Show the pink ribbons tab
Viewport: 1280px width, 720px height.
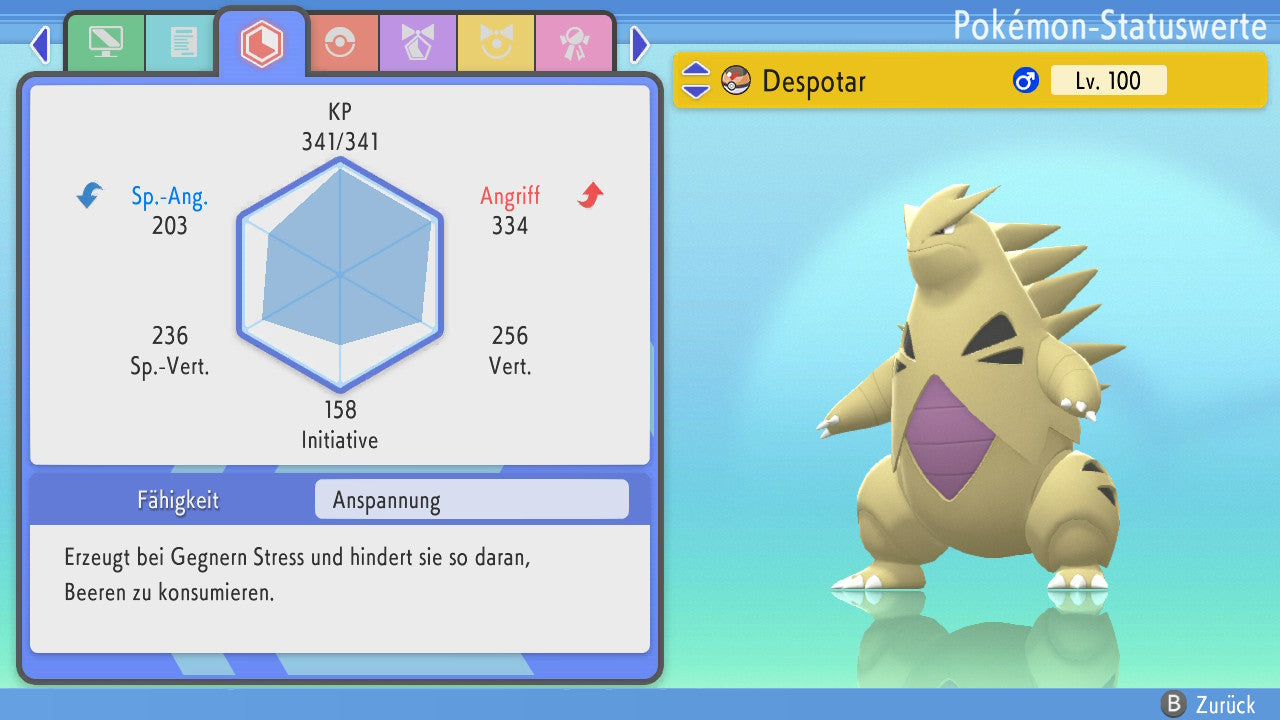coord(573,43)
